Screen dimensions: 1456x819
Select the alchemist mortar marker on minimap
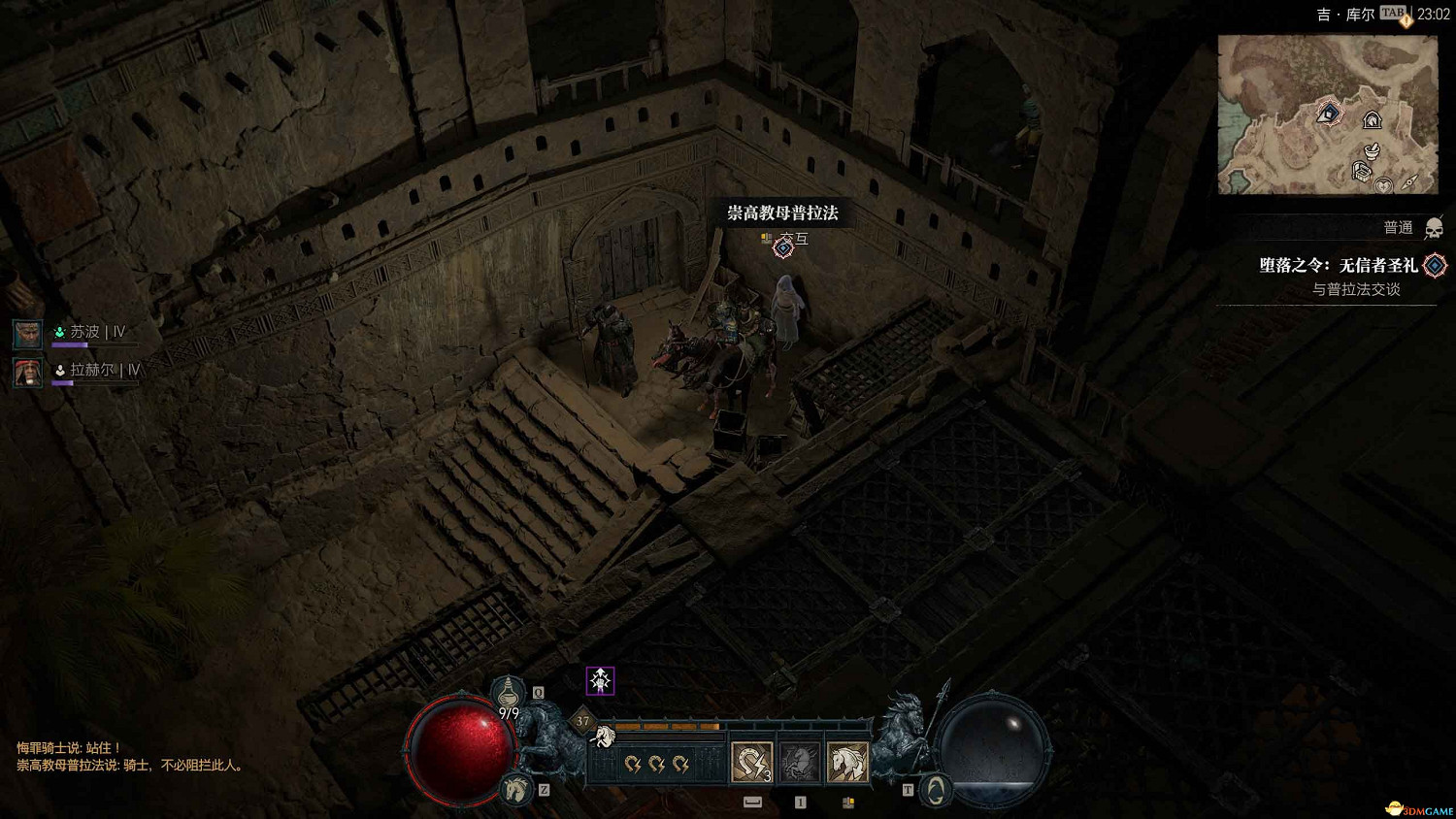click(x=1372, y=150)
